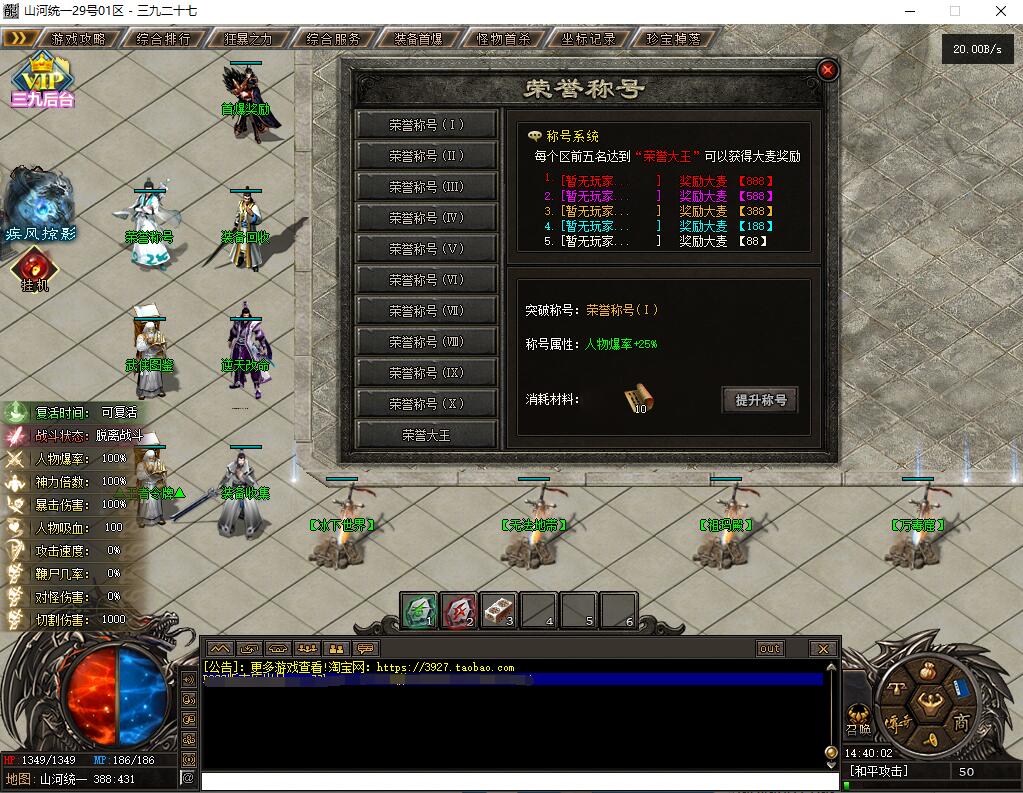Open the 综合服务 menu tab
Viewport: 1023px width, 793px height.
334,39
